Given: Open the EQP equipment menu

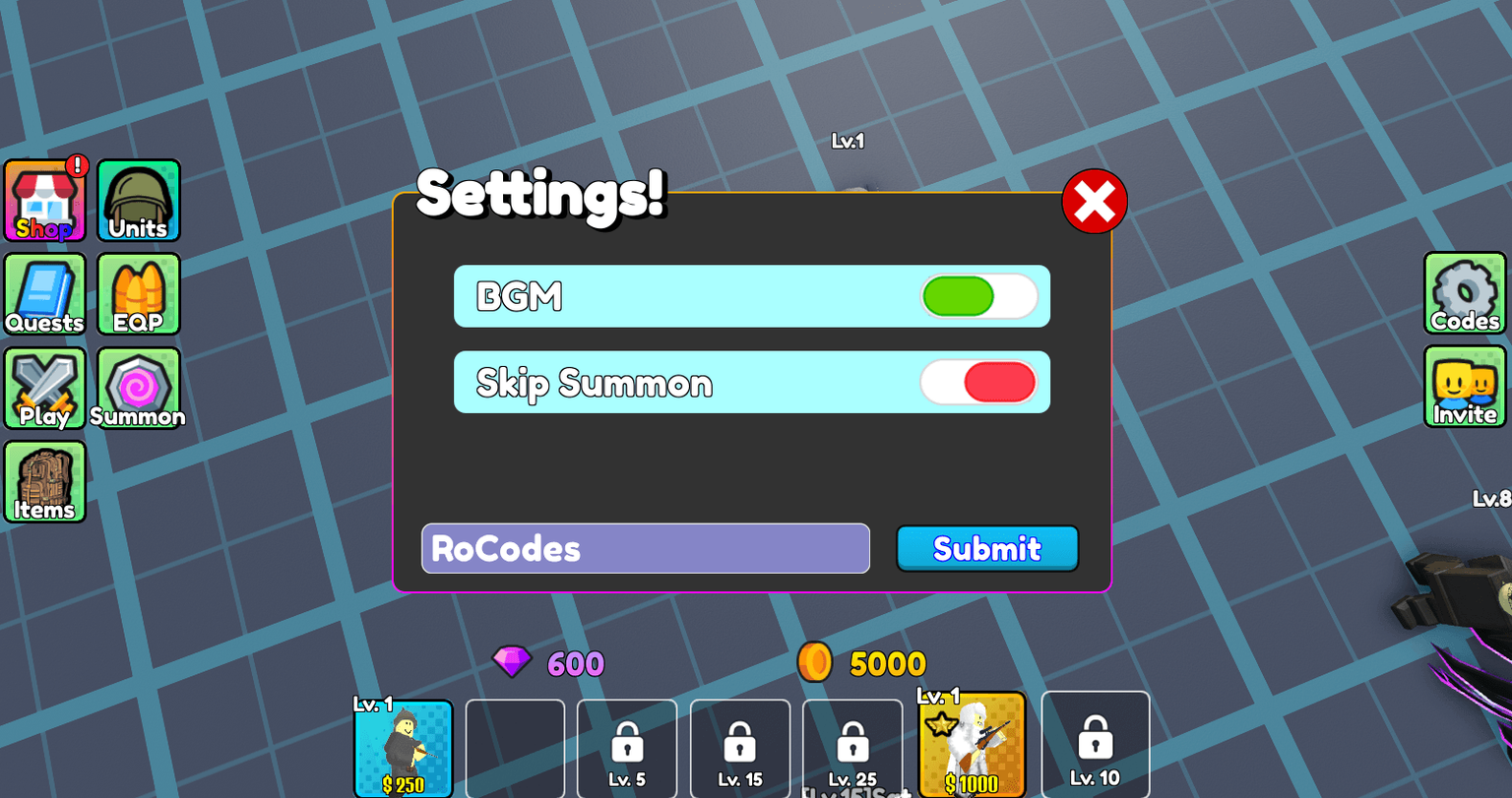Looking at the screenshot, I should pos(138,293).
